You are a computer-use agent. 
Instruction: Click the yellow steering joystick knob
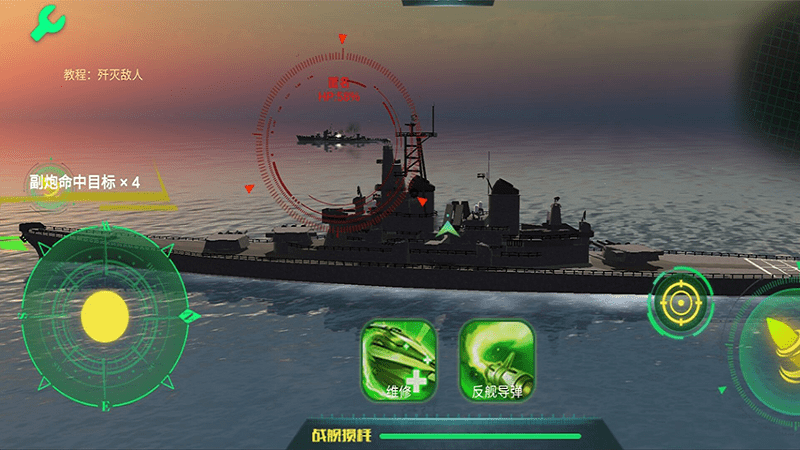coord(105,315)
